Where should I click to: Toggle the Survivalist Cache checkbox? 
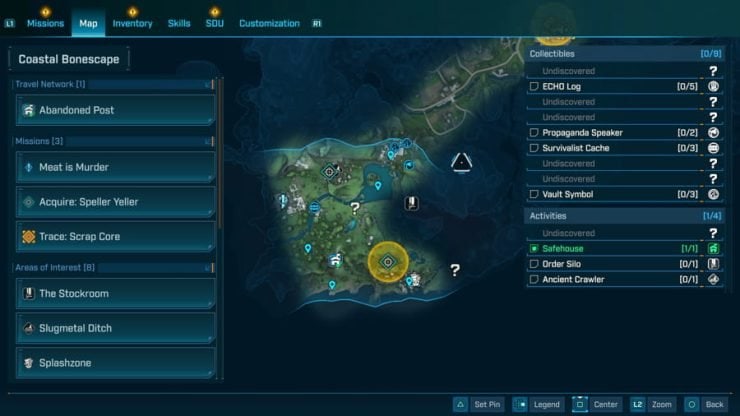tap(535, 148)
